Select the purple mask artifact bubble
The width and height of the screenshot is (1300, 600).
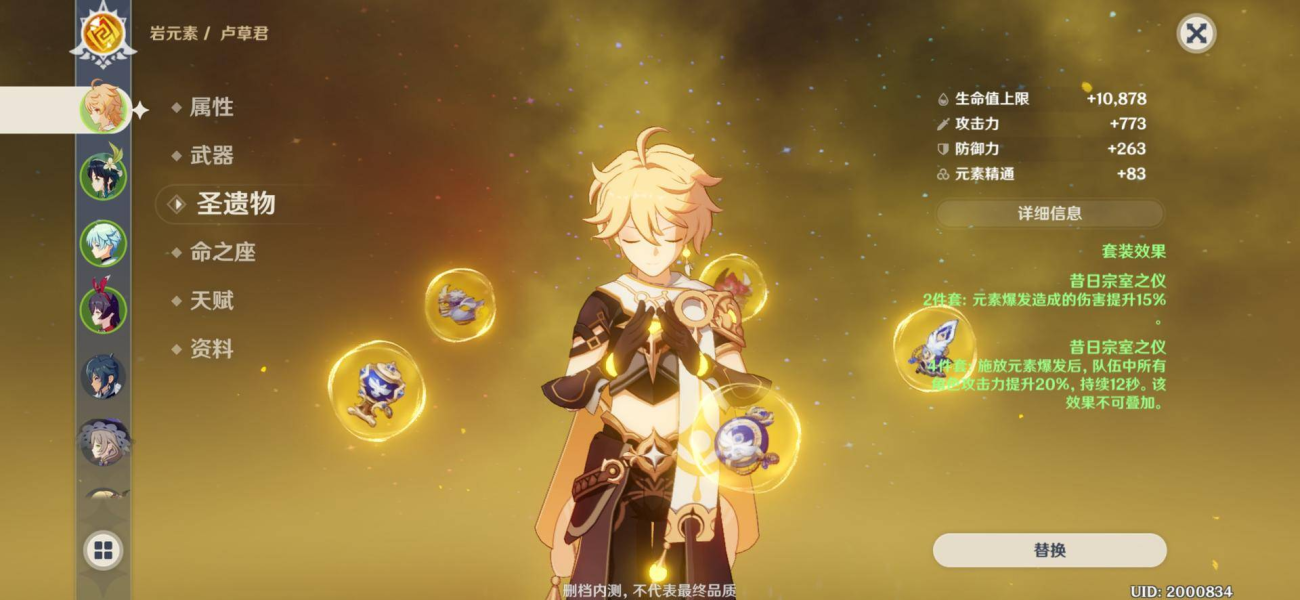460,305
